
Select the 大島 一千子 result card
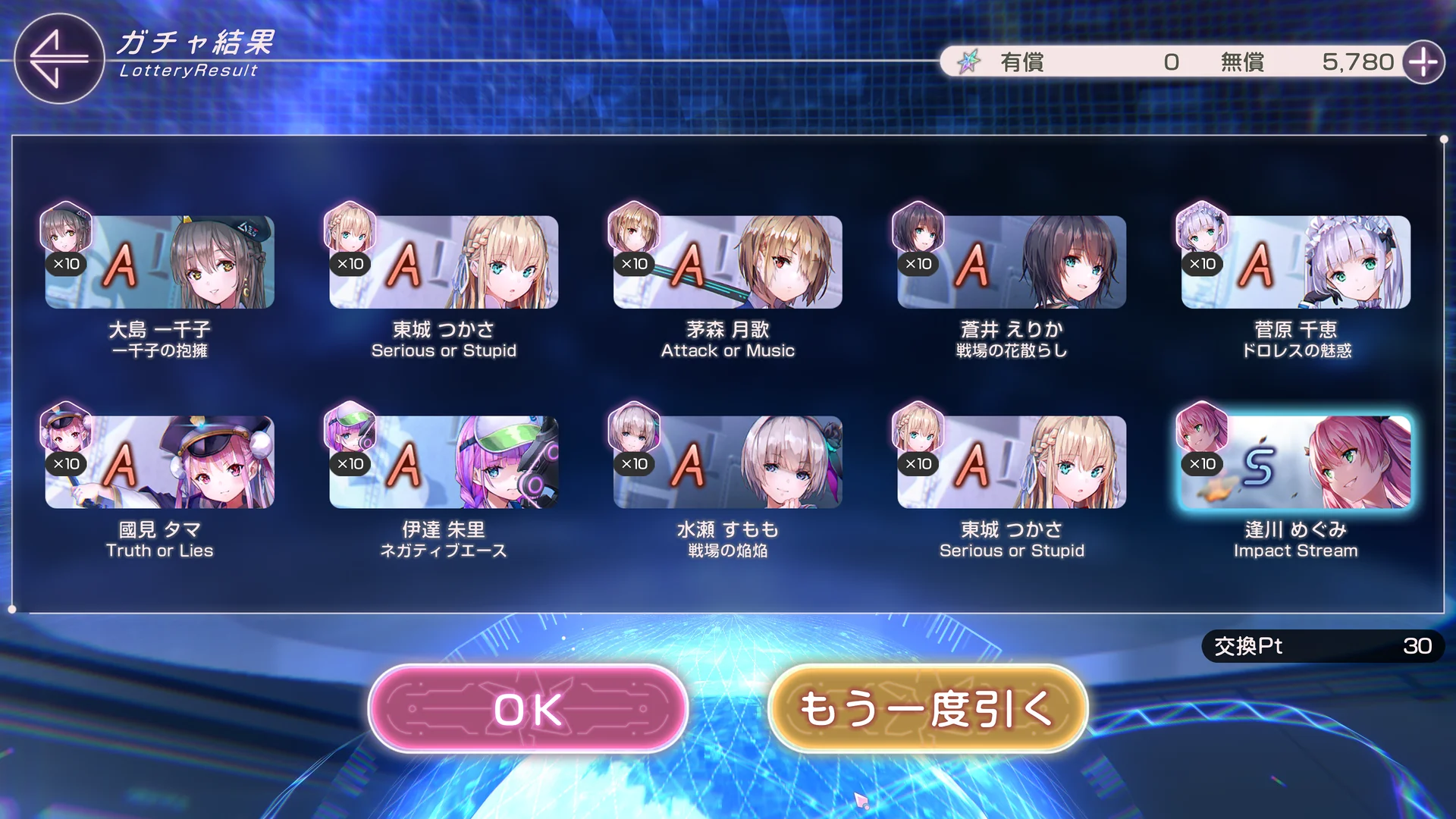[x=159, y=262]
